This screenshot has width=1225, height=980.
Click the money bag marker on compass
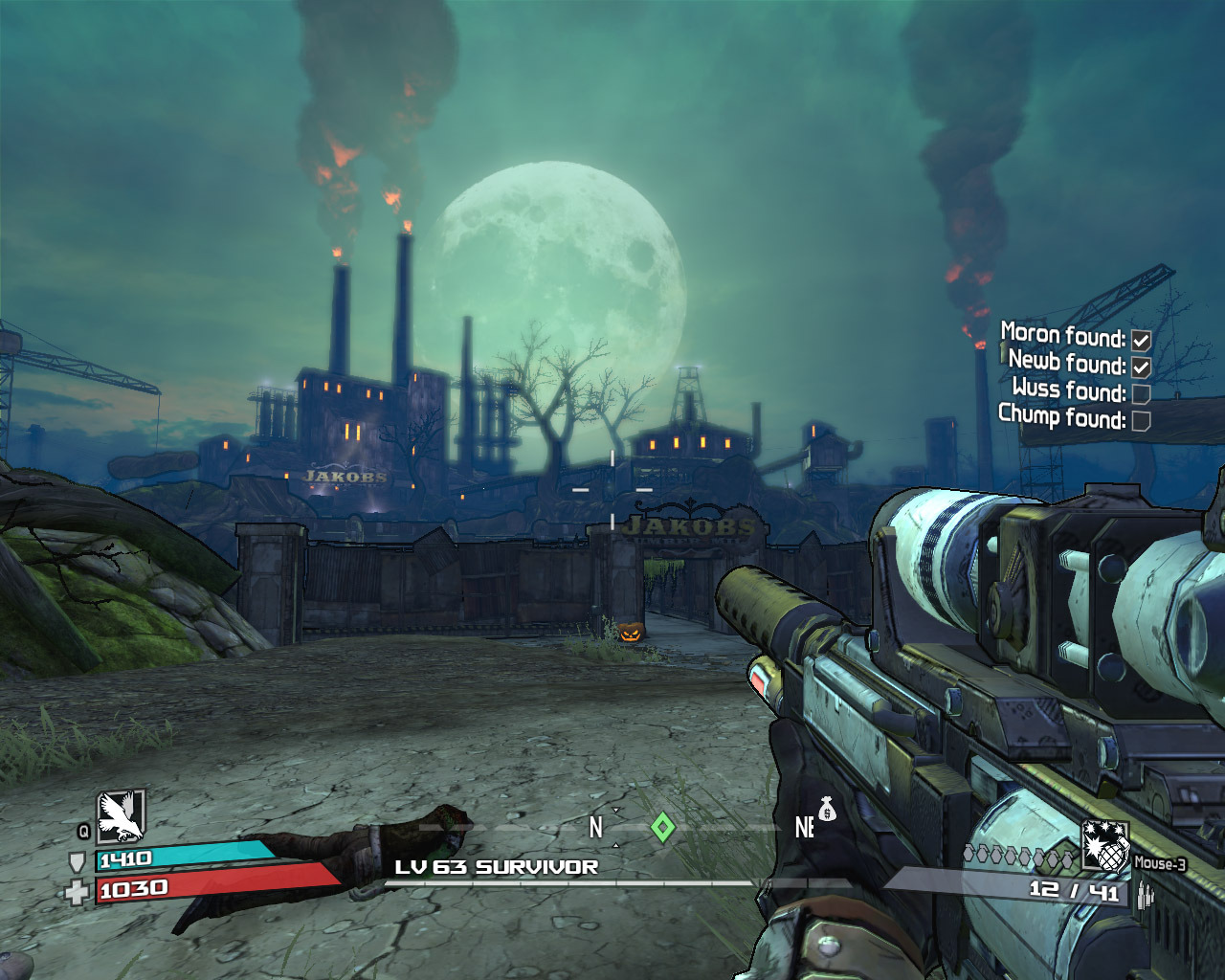click(827, 811)
